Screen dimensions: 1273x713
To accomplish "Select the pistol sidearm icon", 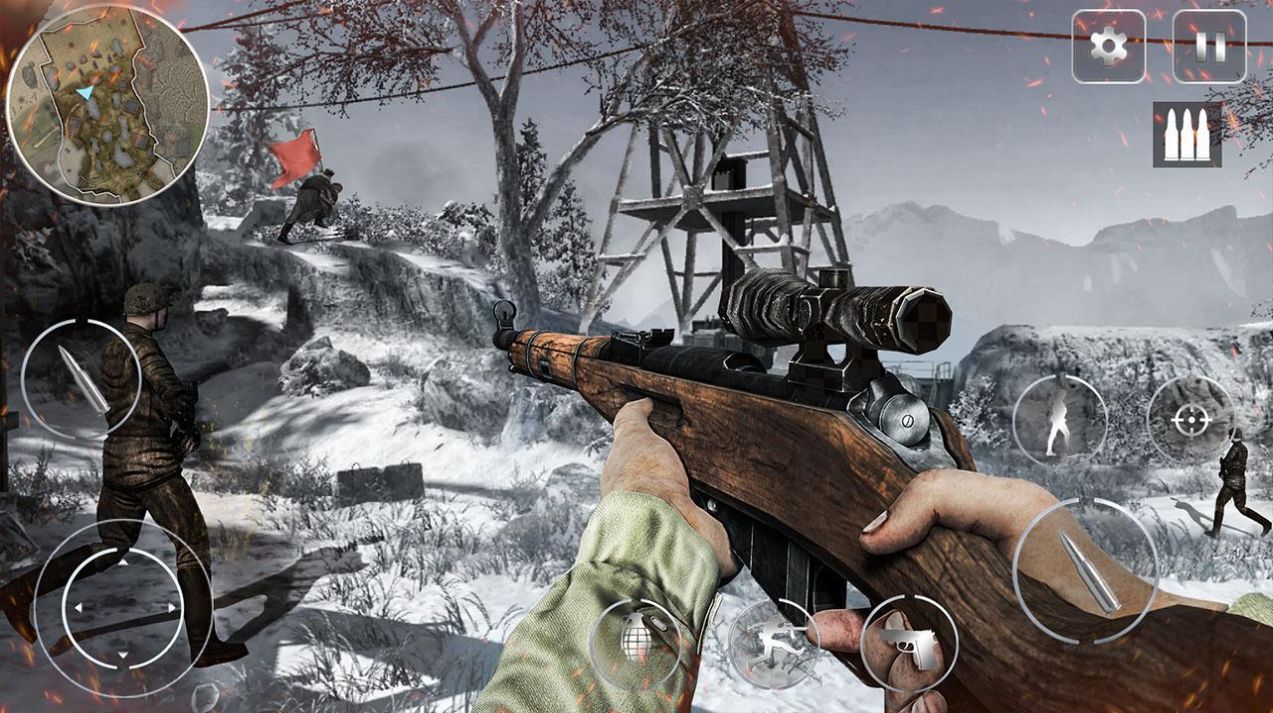I will click(x=908, y=643).
